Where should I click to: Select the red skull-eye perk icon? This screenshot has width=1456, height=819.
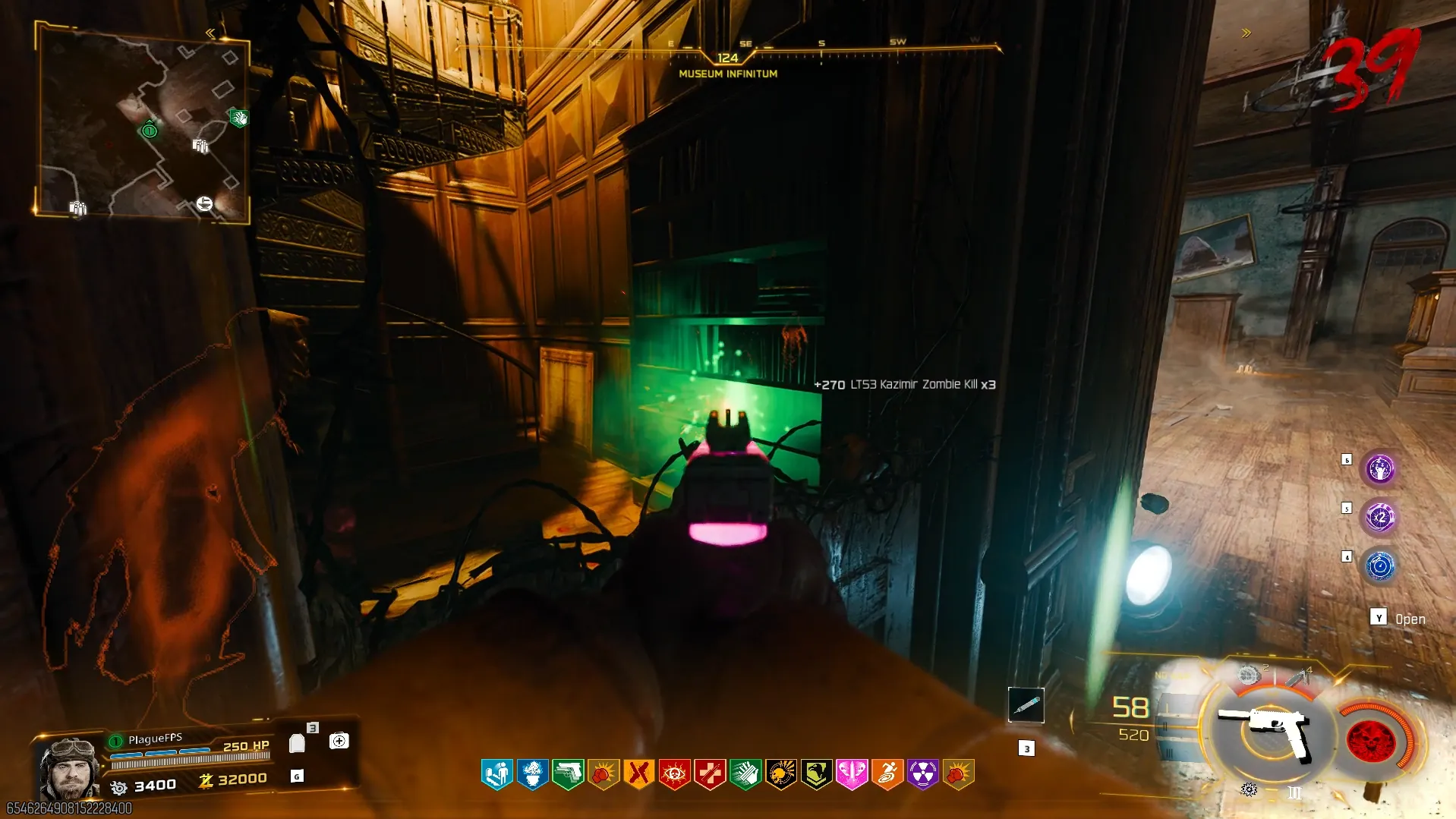coord(674,775)
